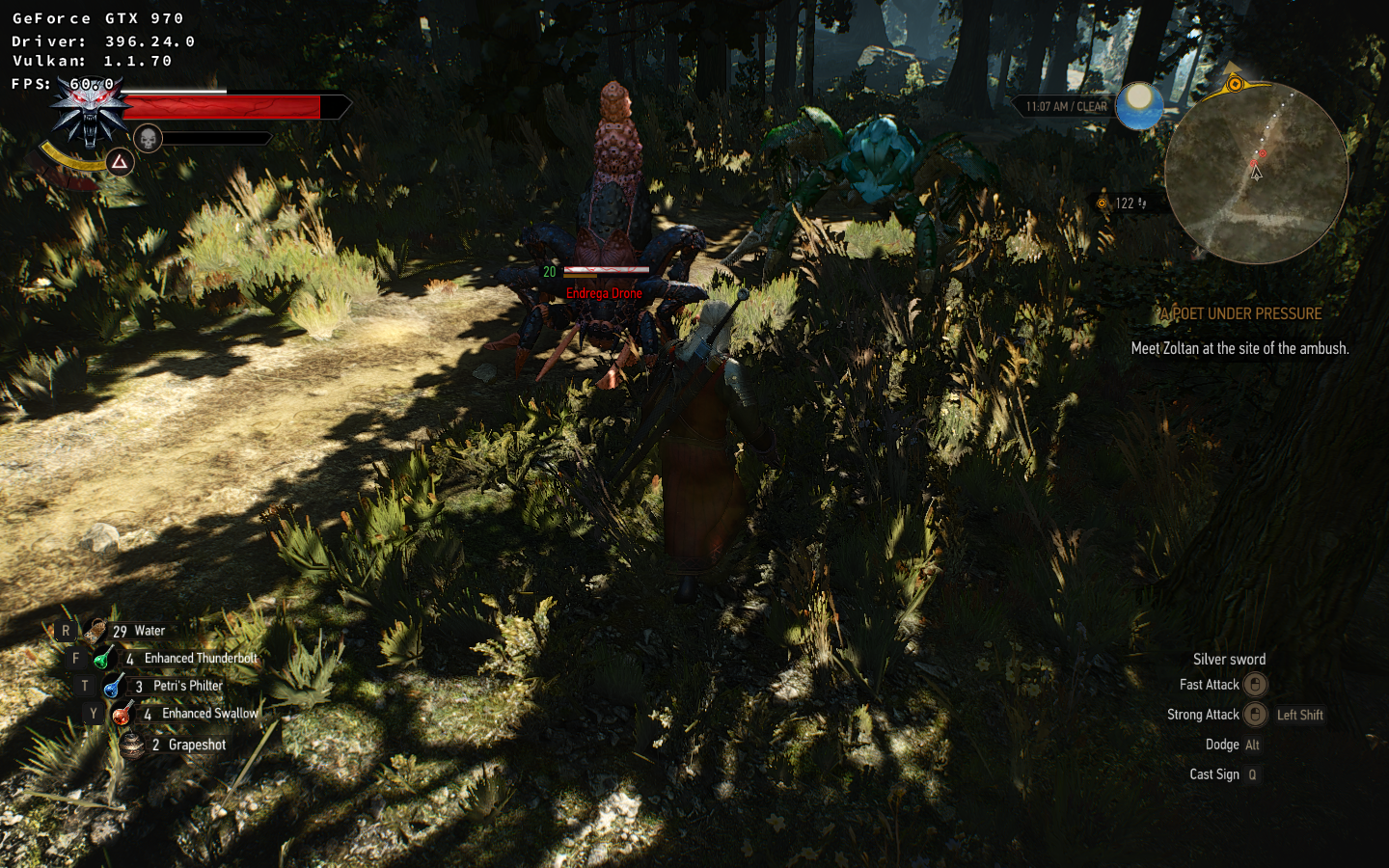Click the Water item slot
Image resolution: width=1389 pixels, height=868 pixels.
95,632
